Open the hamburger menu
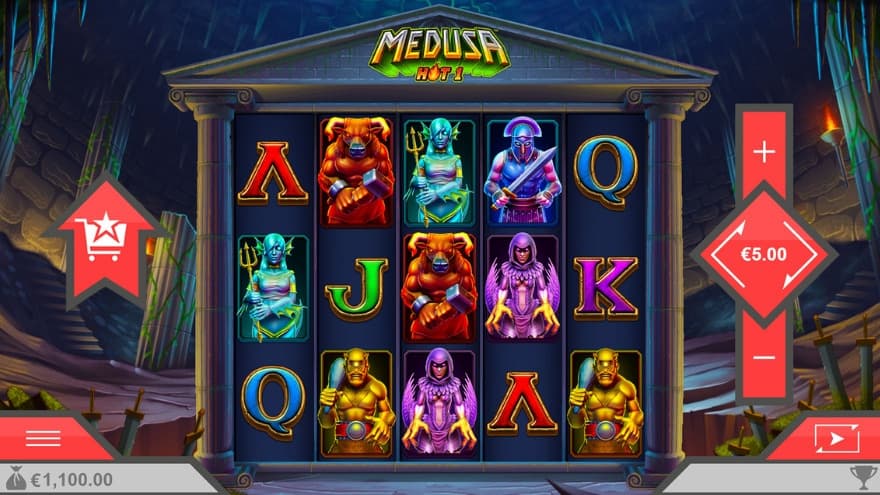 tap(43, 438)
